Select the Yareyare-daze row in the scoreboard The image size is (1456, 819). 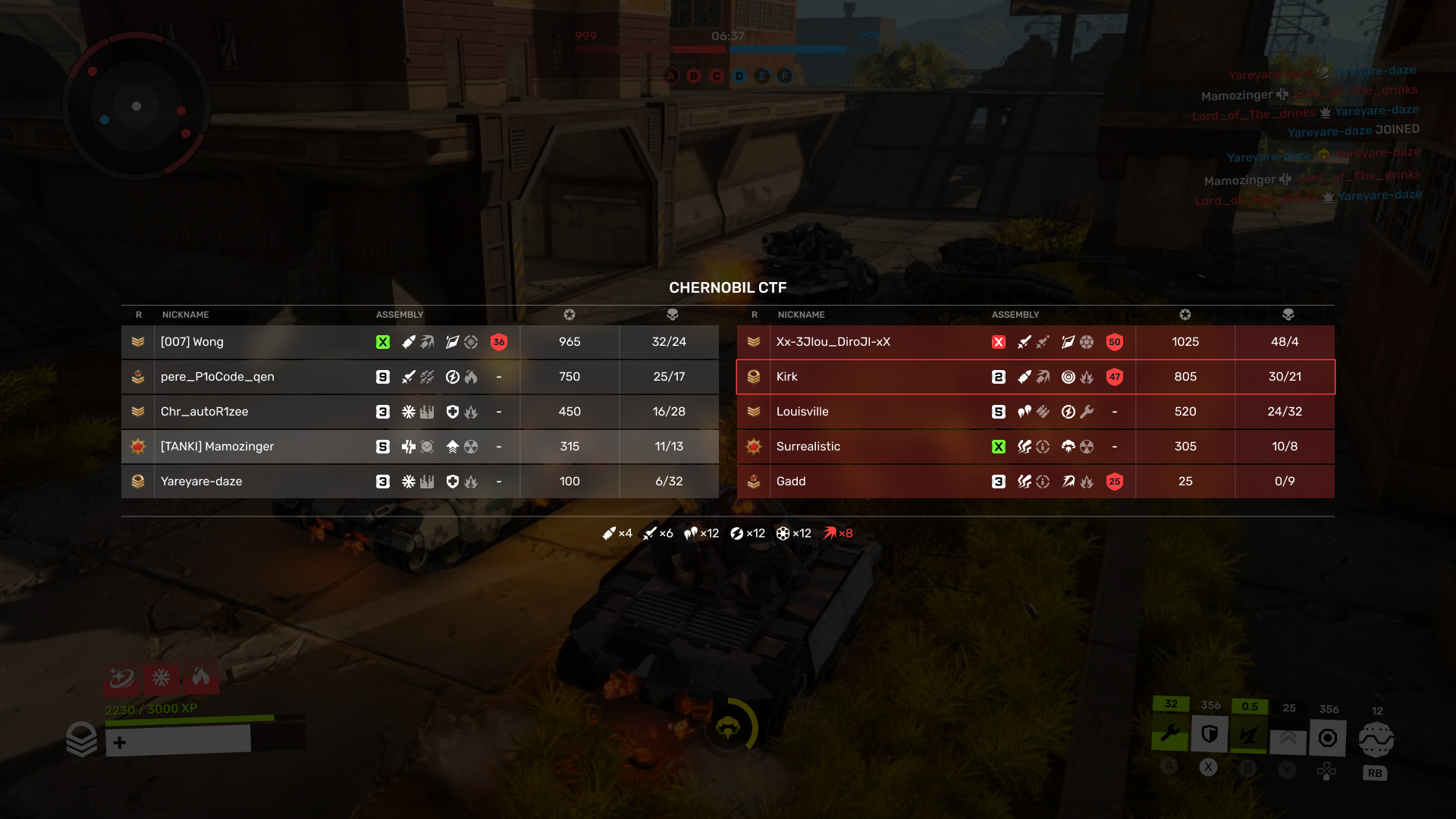click(419, 482)
